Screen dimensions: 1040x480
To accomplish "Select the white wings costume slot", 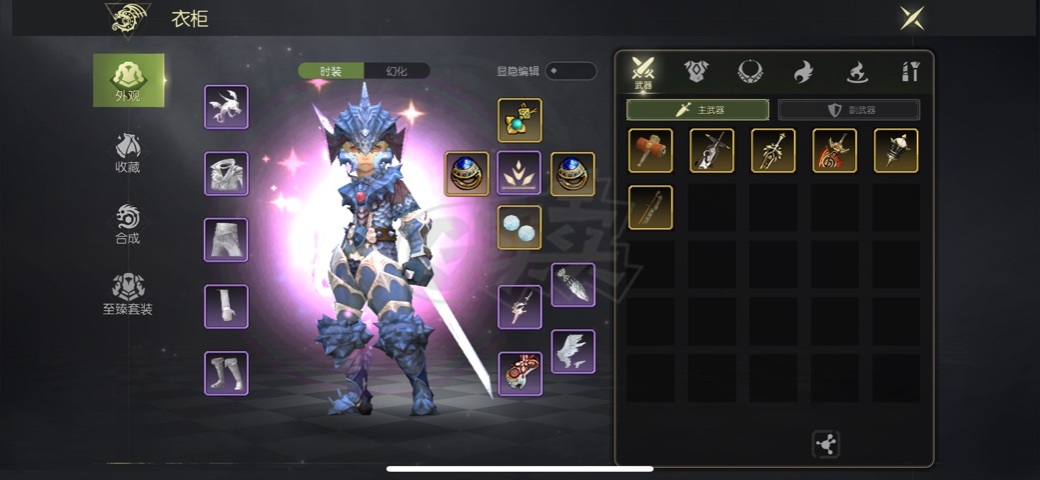I will (573, 351).
